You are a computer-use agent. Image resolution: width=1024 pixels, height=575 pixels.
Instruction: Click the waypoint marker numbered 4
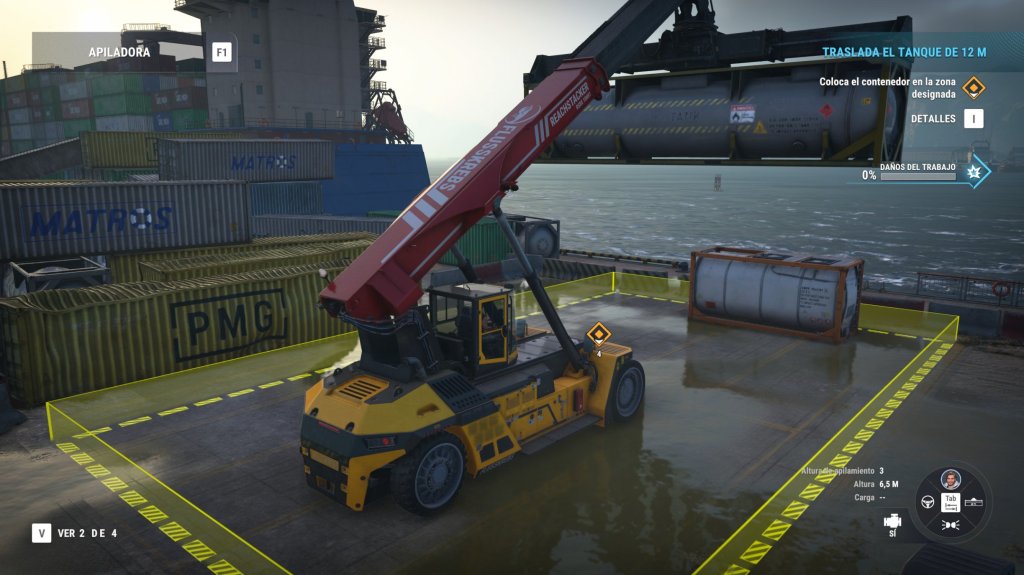[598, 336]
